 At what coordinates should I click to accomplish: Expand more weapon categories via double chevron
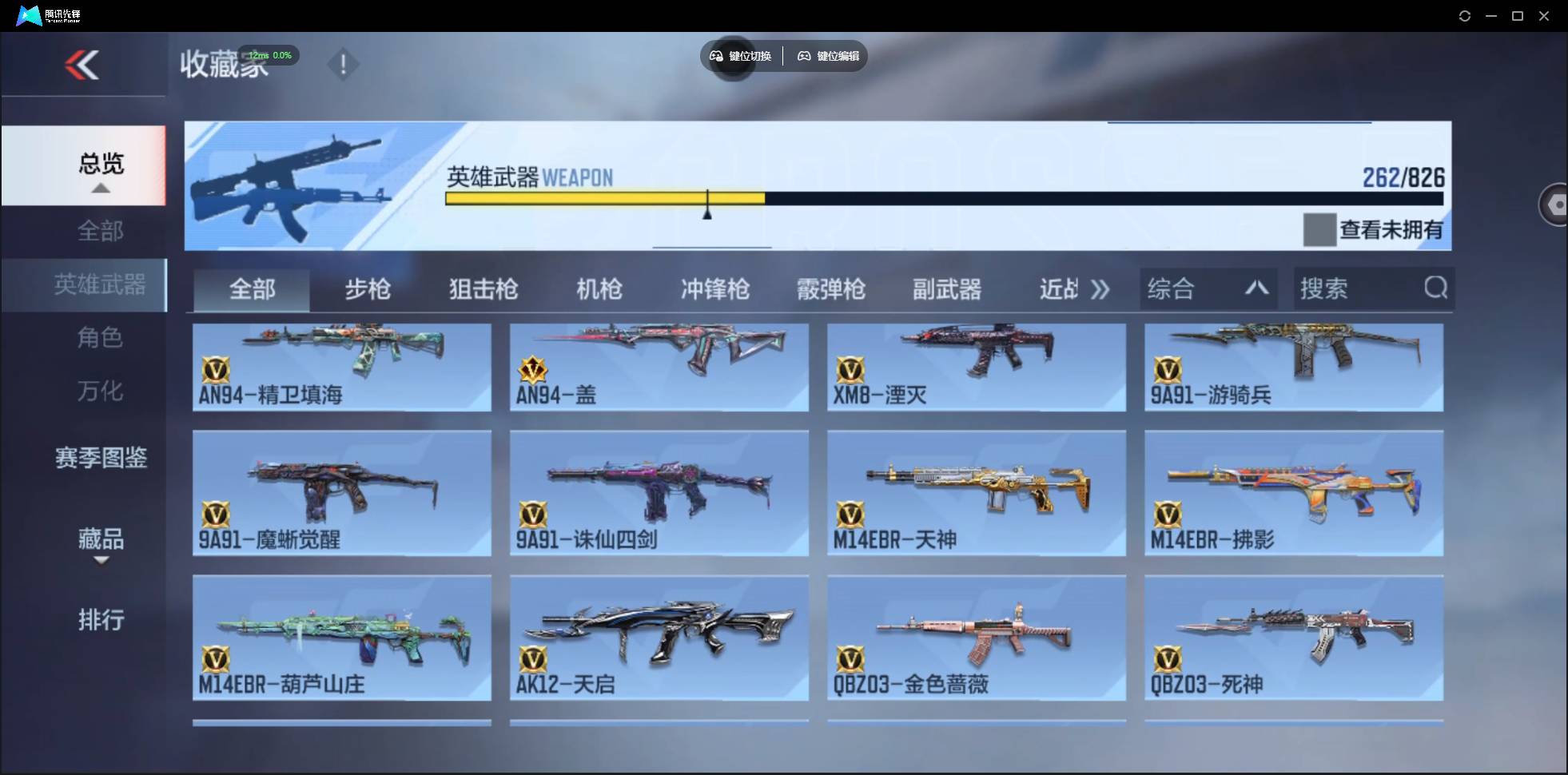click(x=1100, y=289)
